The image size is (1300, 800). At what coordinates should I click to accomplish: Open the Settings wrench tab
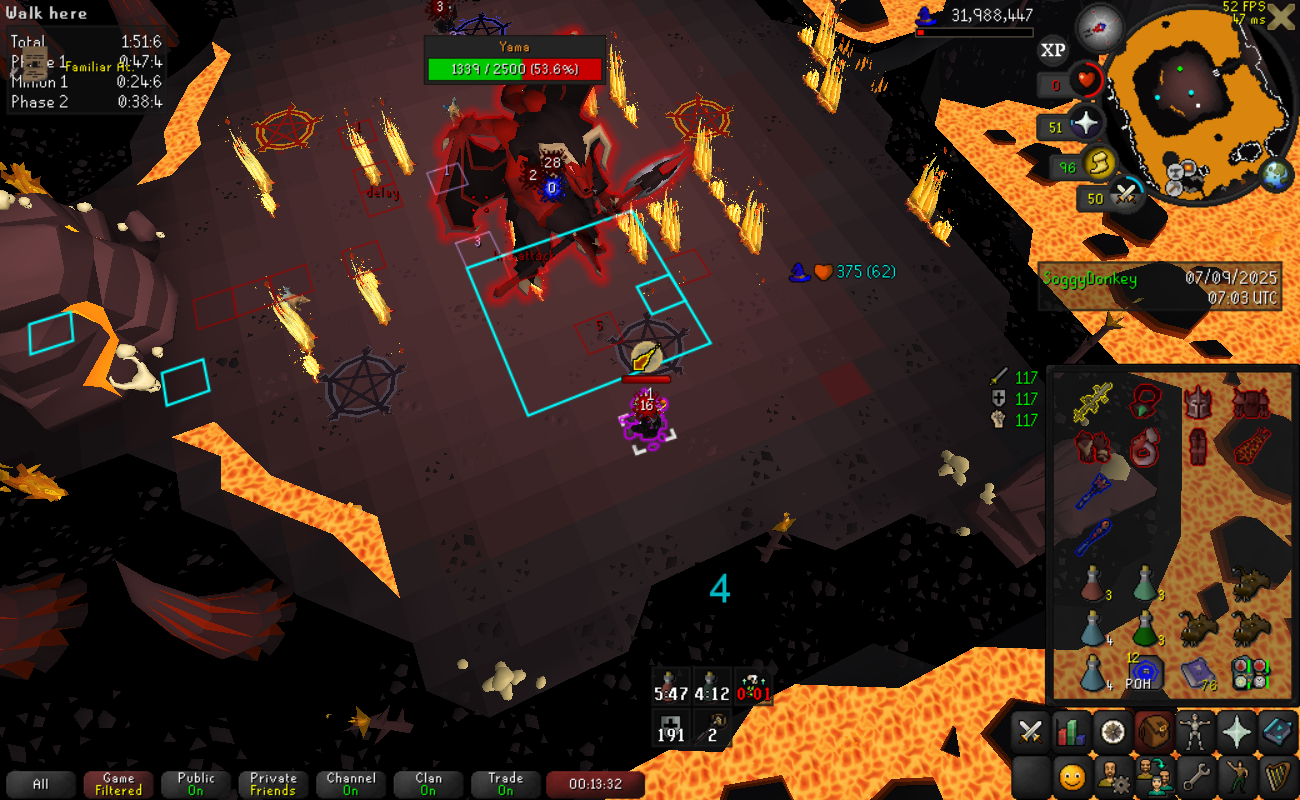pyautogui.click(x=1194, y=775)
